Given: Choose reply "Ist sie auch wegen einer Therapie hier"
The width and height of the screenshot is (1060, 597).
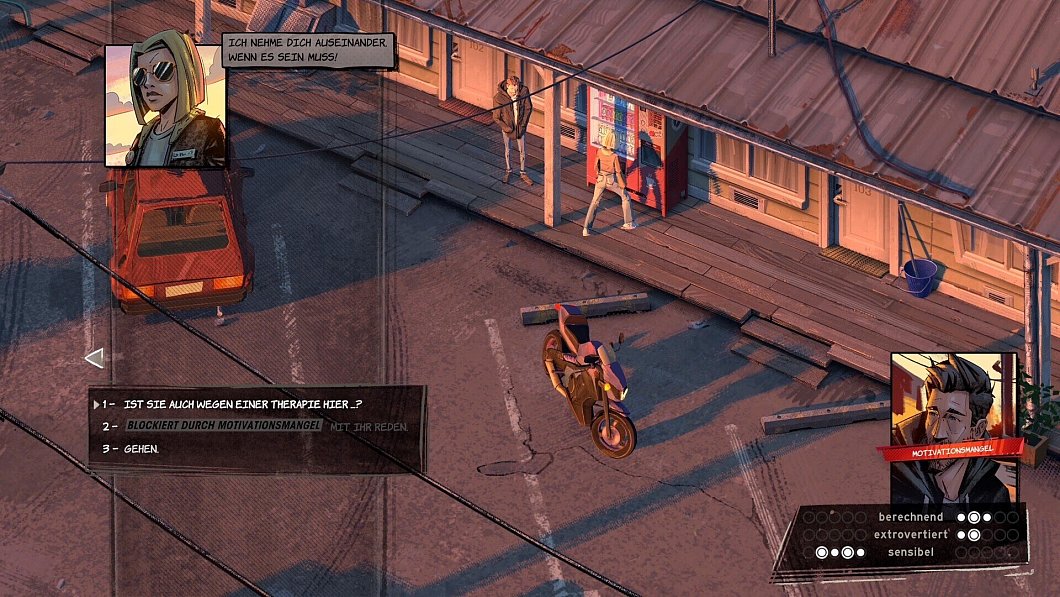Looking at the screenshot, I should [242, 404].
